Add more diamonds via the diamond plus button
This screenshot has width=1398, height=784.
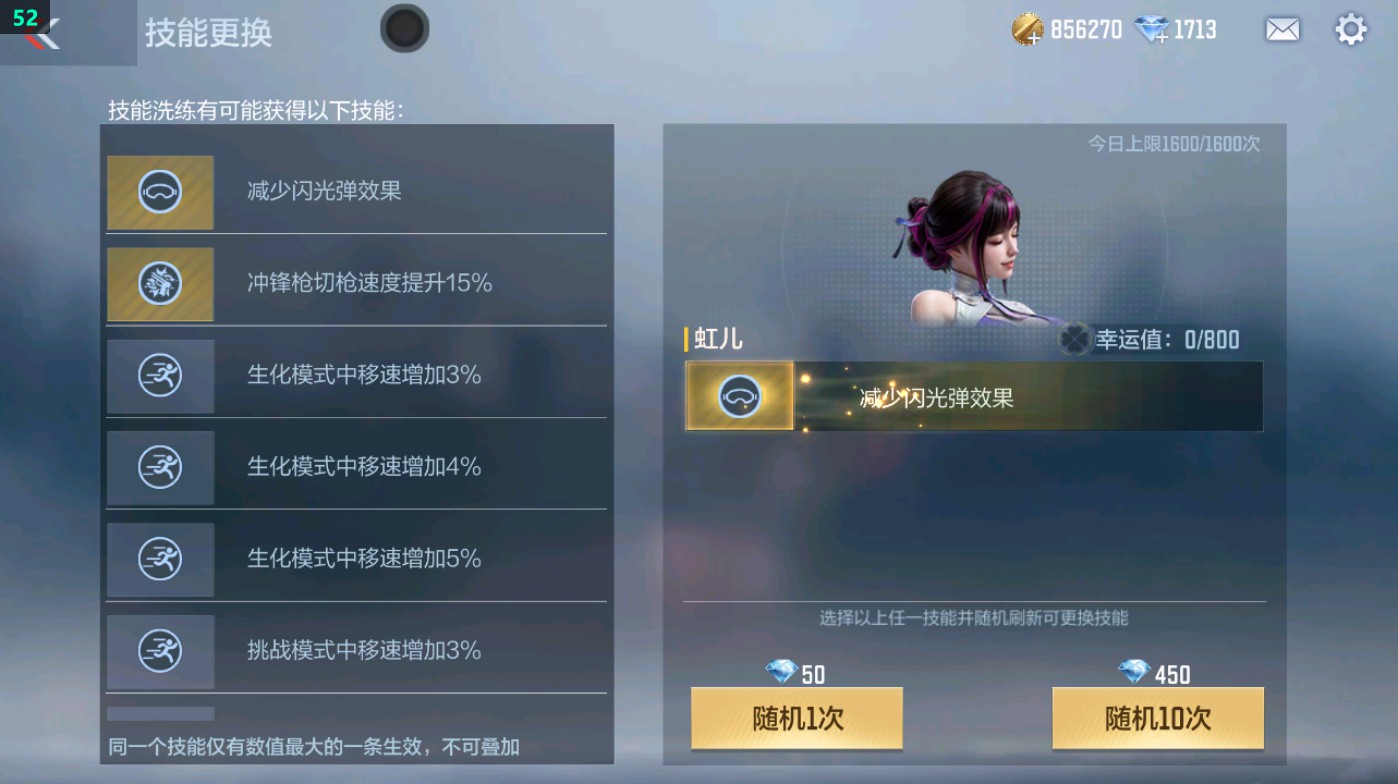pos(1163,38)
